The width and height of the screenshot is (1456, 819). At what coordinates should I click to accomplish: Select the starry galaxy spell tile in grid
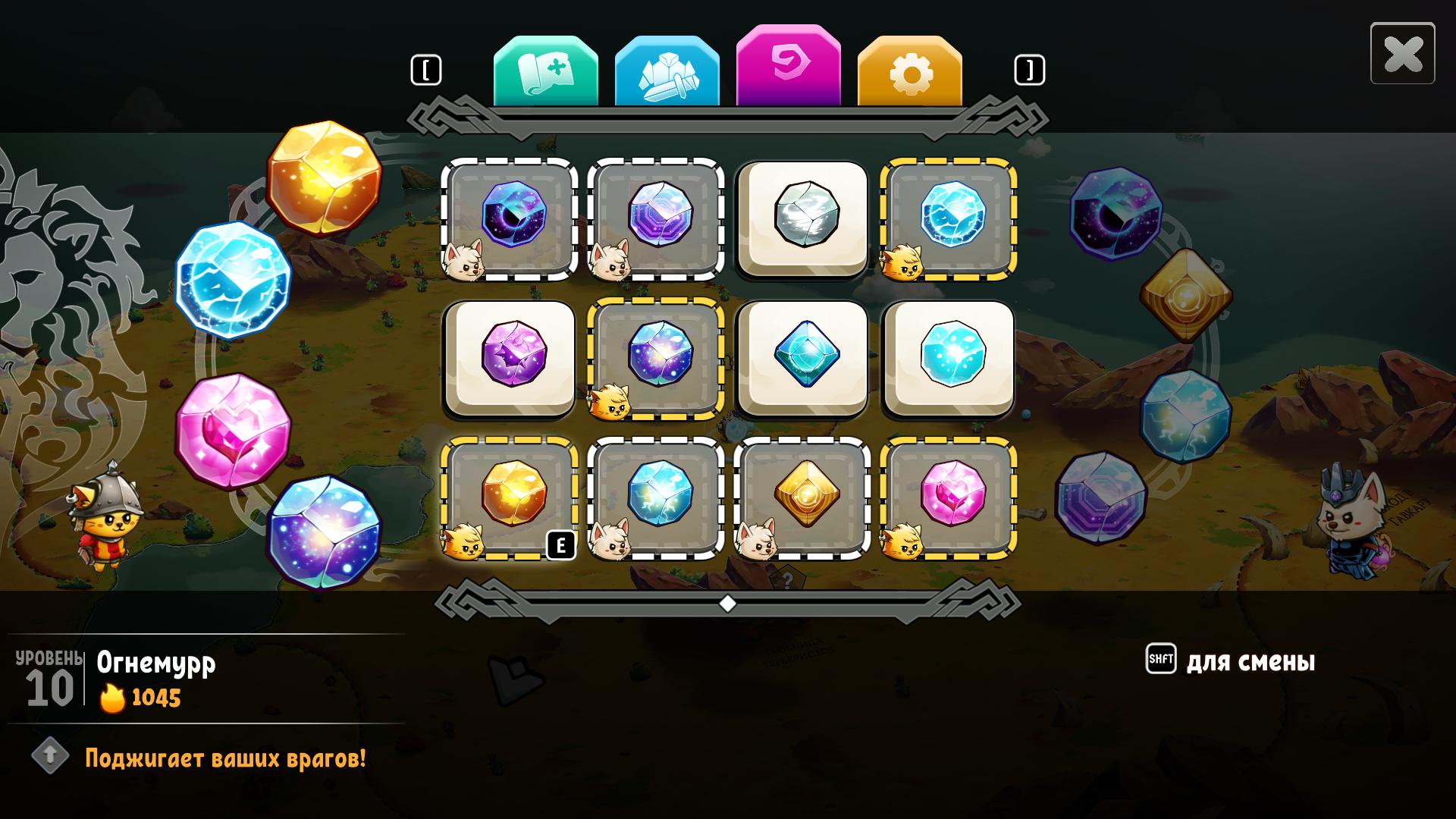[x=656, y=356]
